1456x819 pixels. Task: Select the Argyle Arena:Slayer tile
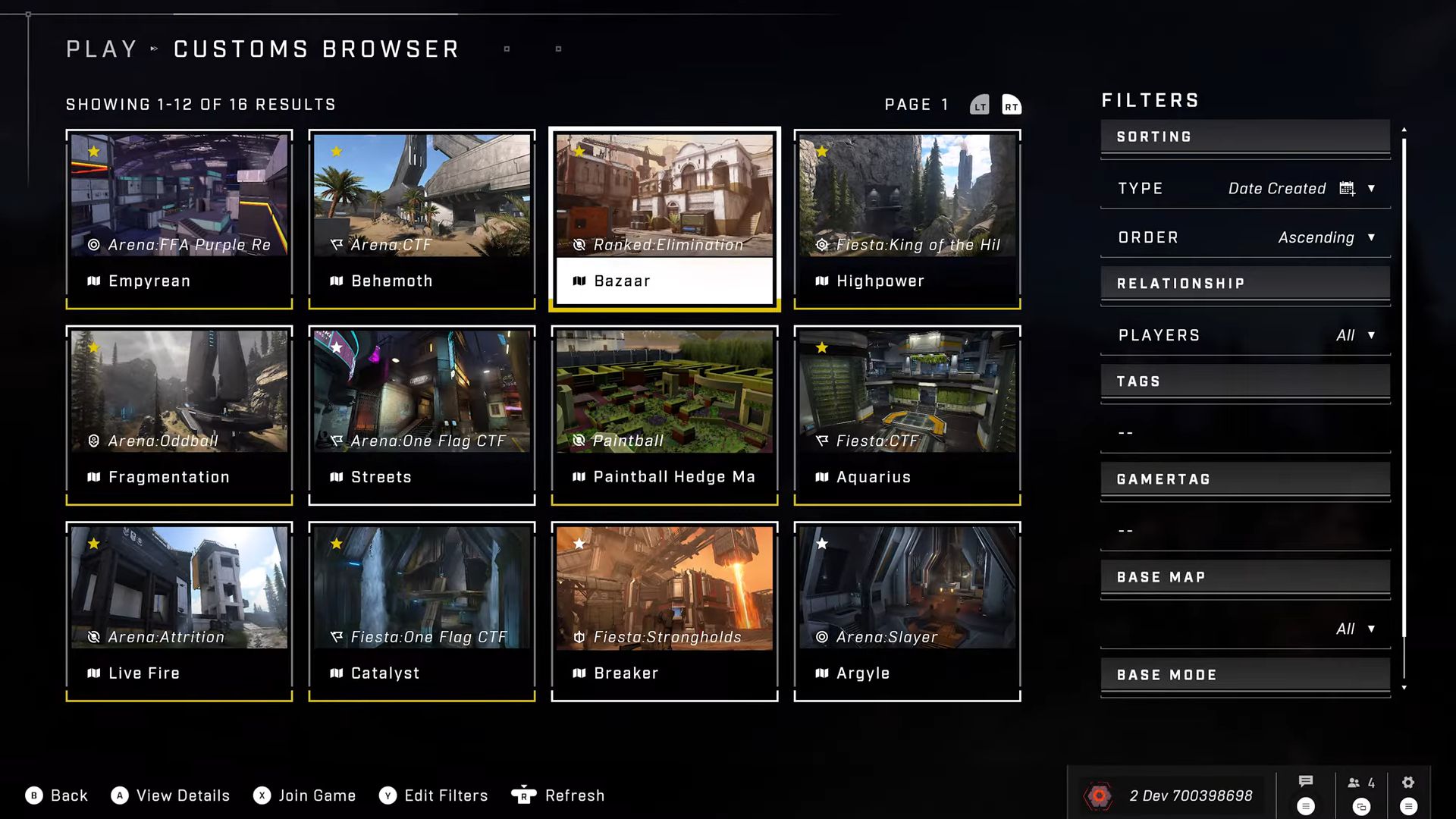click(907, 611)
